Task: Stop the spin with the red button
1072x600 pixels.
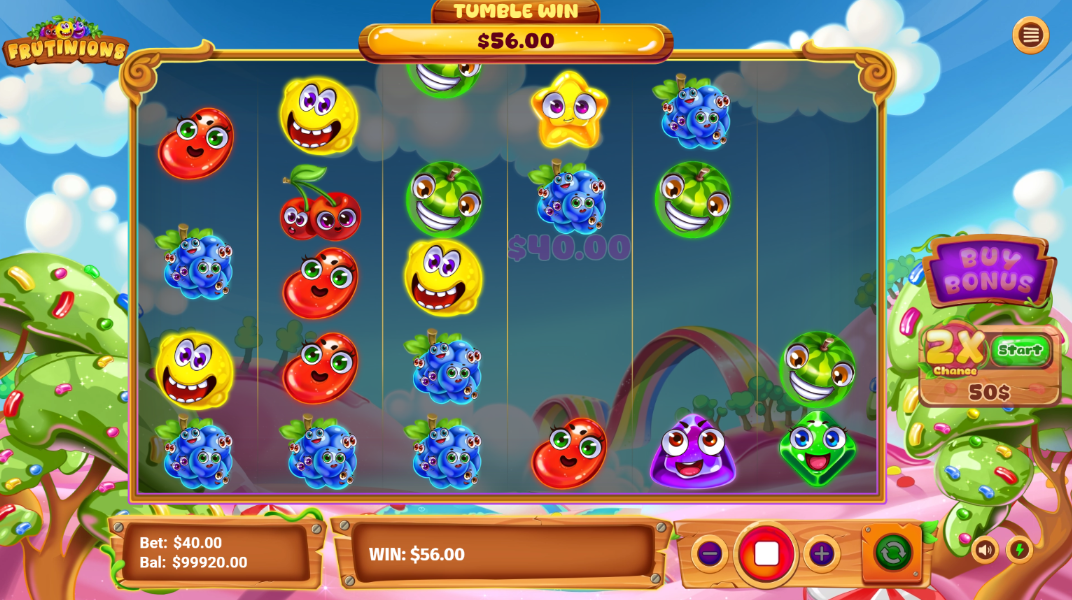Action: point(766,553)
